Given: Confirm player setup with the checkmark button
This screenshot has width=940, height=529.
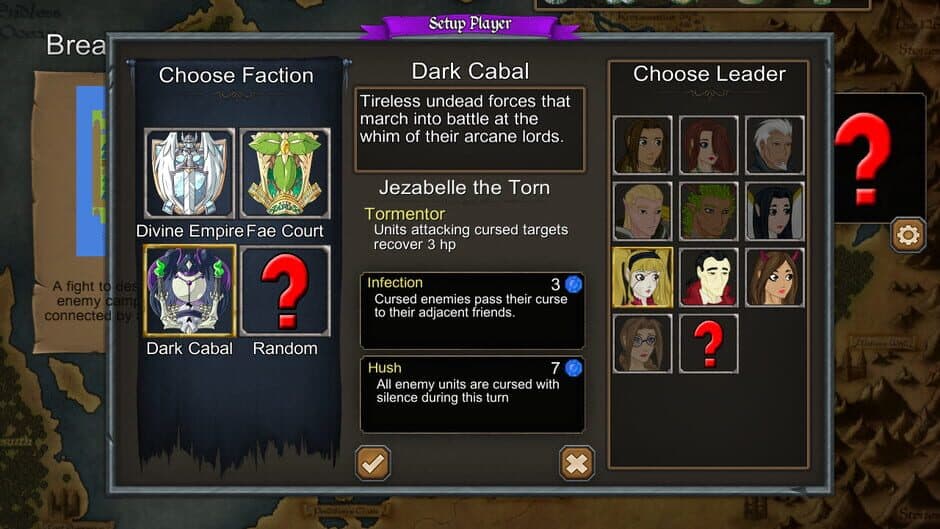Looking at the screenshot, I should tap(373, 463).
